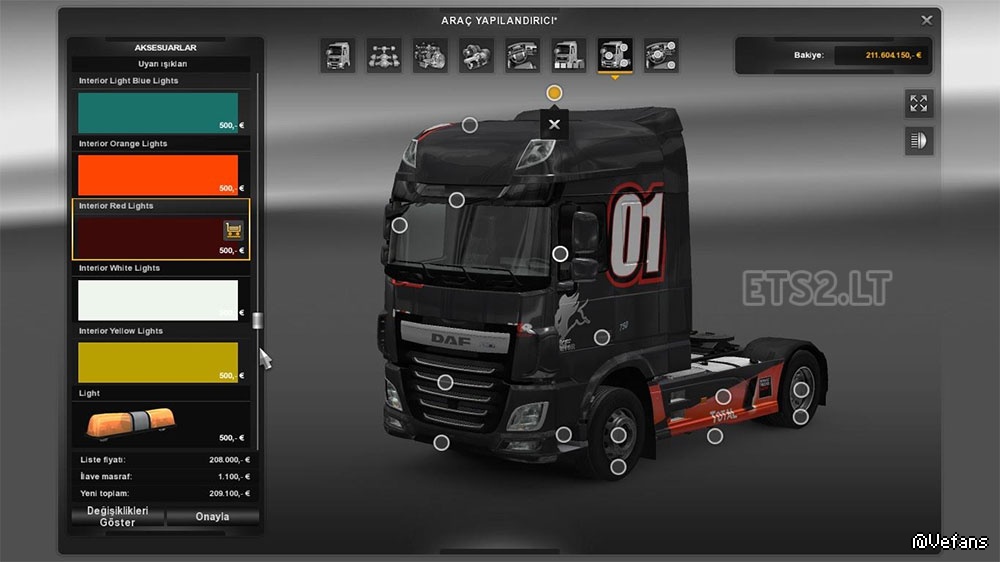Dismiss the selected roof accessory slot X
This screenshot has width=1000, height=562.
[554, 125]
